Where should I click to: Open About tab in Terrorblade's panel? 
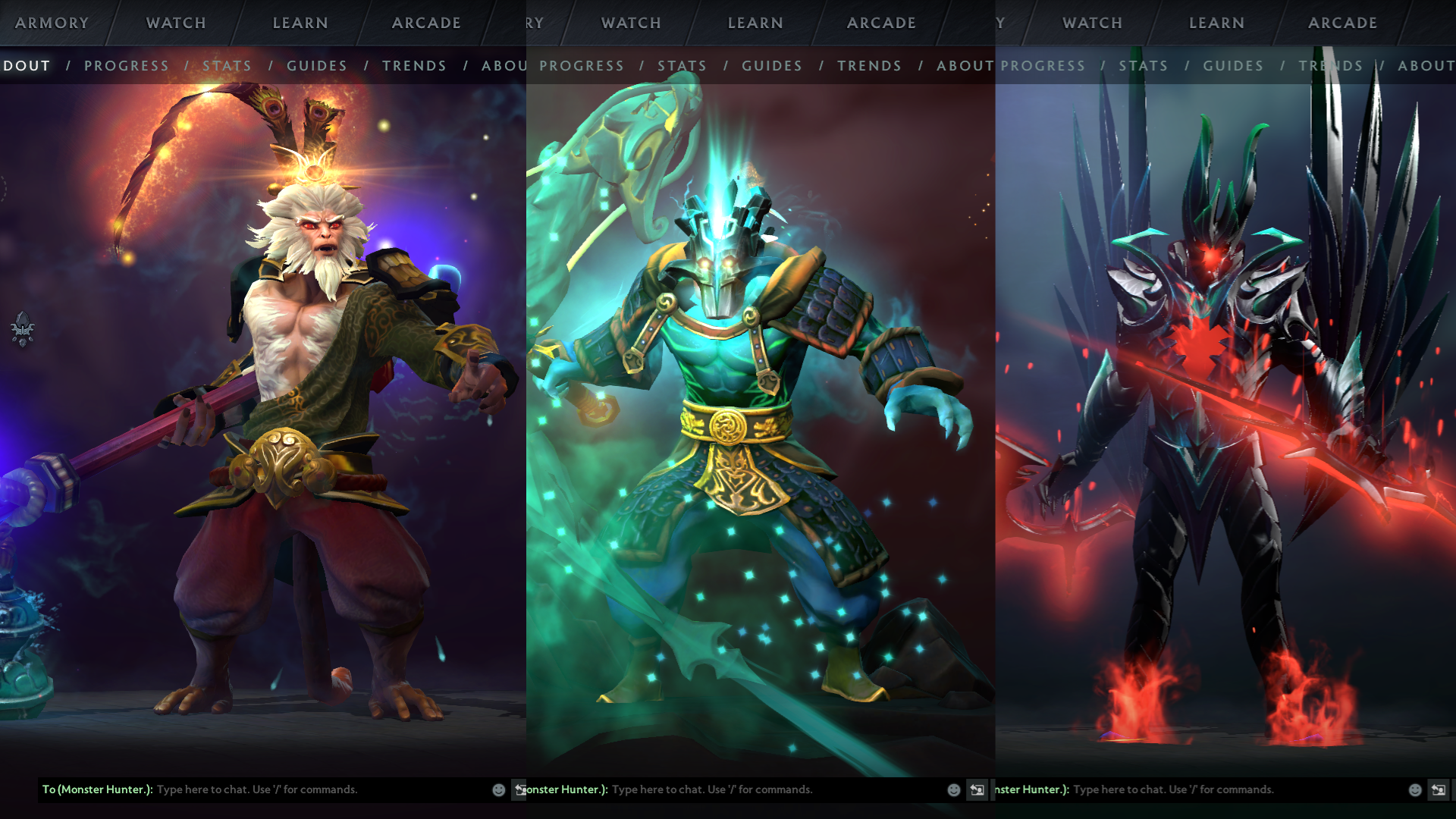point(1426,66)
